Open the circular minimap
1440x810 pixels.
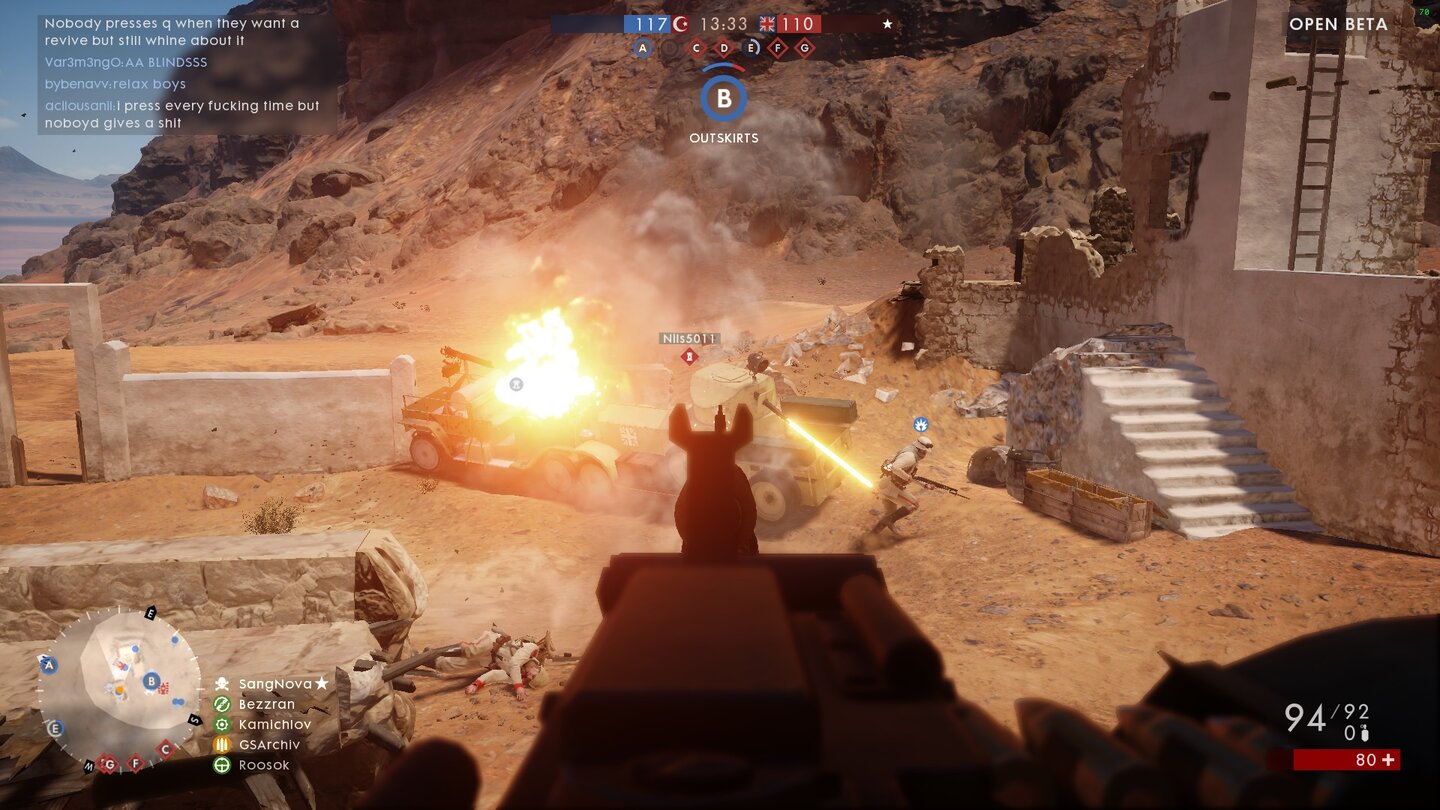[x=118, y=688]
